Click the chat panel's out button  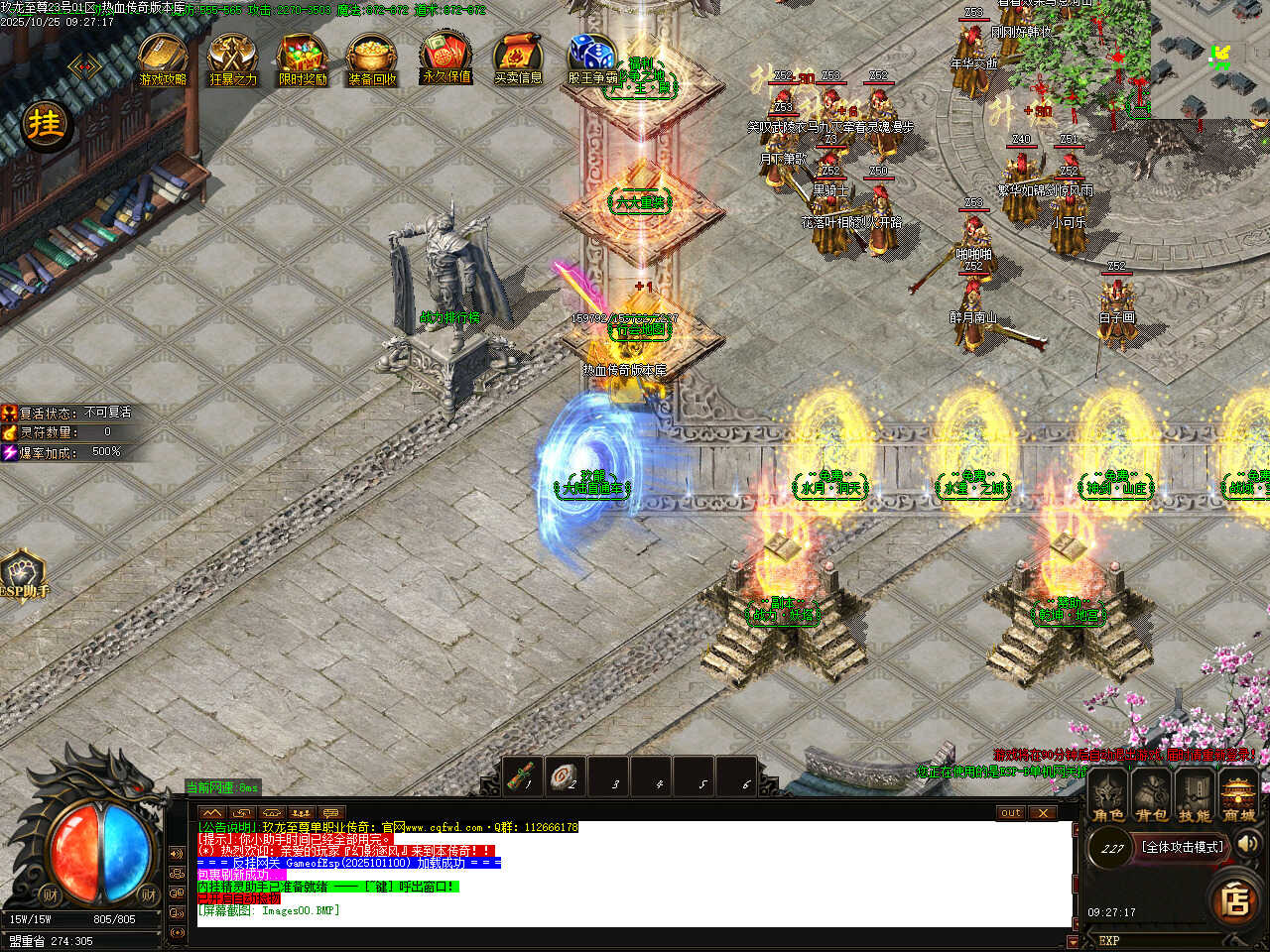1010,813
